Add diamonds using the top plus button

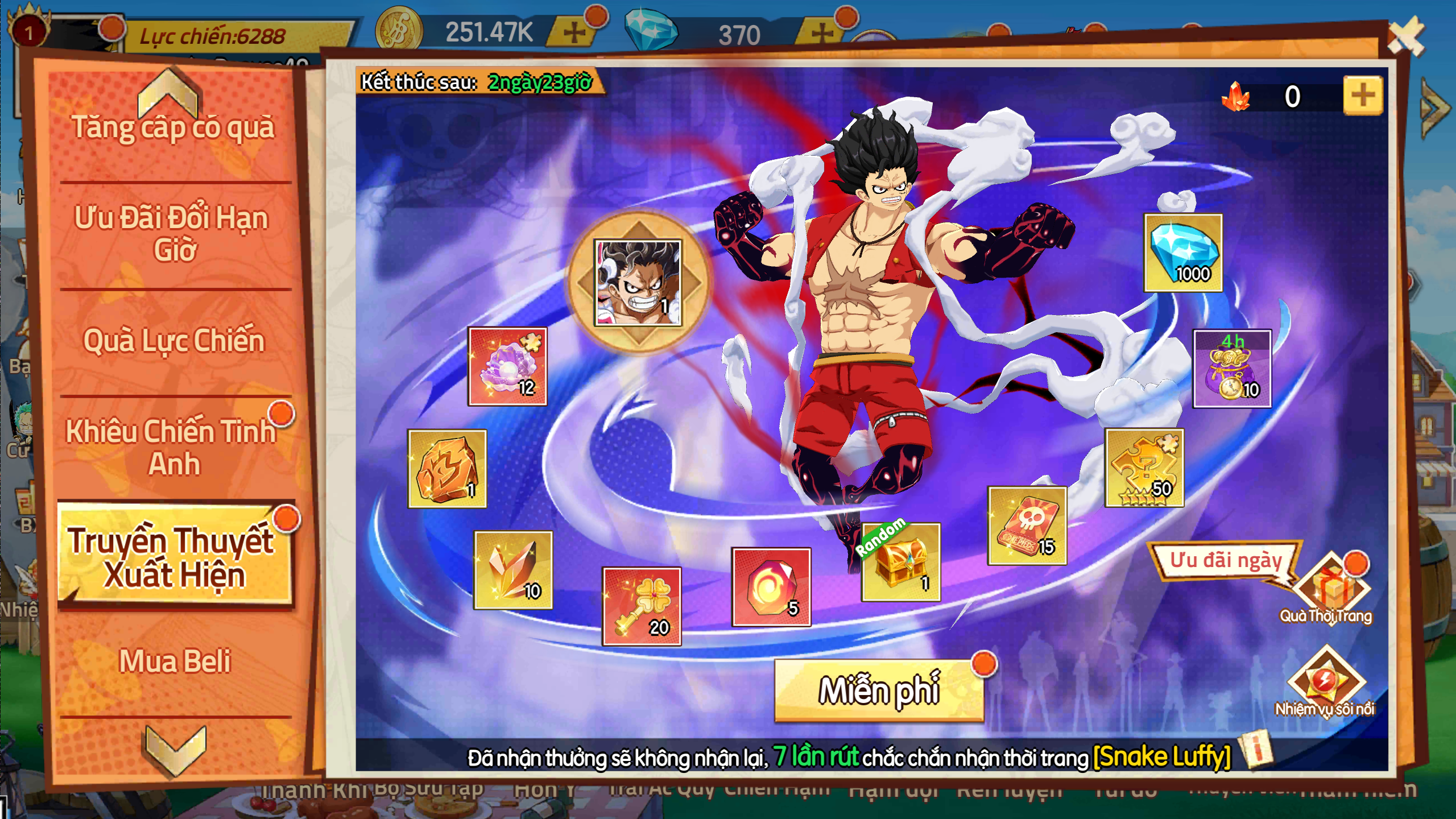pyautogui.click(x=822, y=33)
